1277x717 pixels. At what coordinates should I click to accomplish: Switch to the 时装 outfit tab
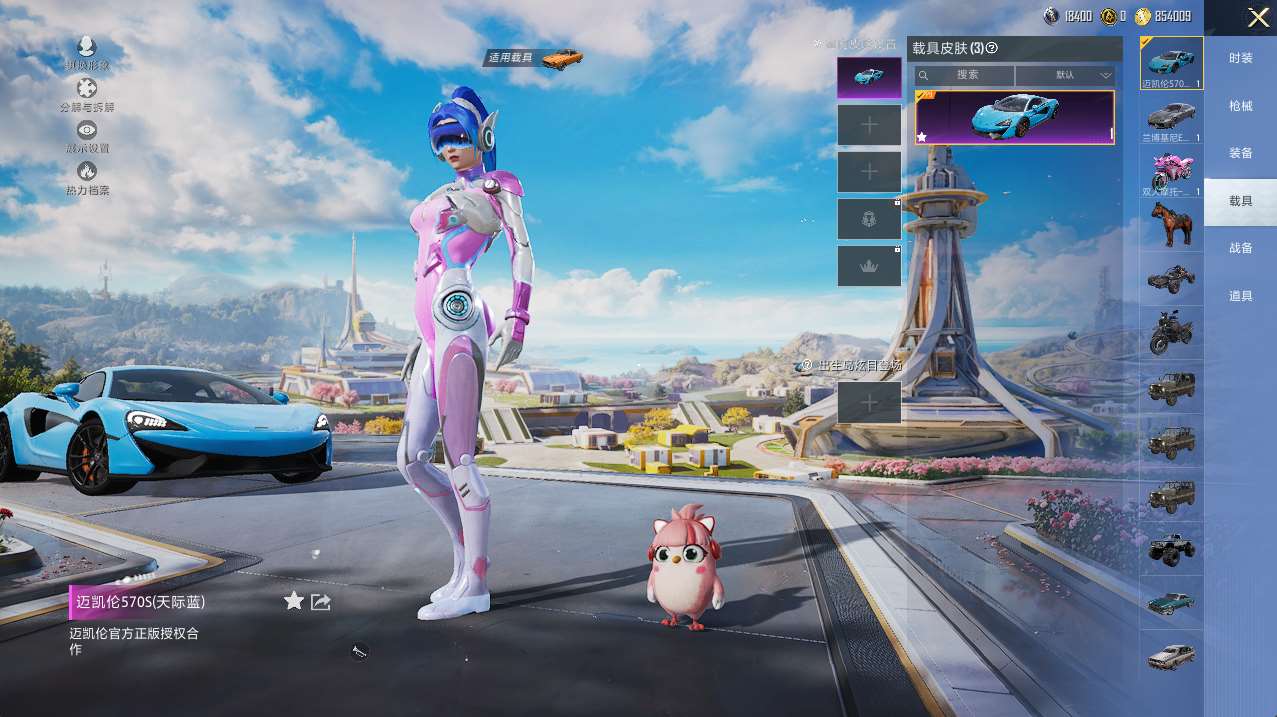coord(1240,58)
